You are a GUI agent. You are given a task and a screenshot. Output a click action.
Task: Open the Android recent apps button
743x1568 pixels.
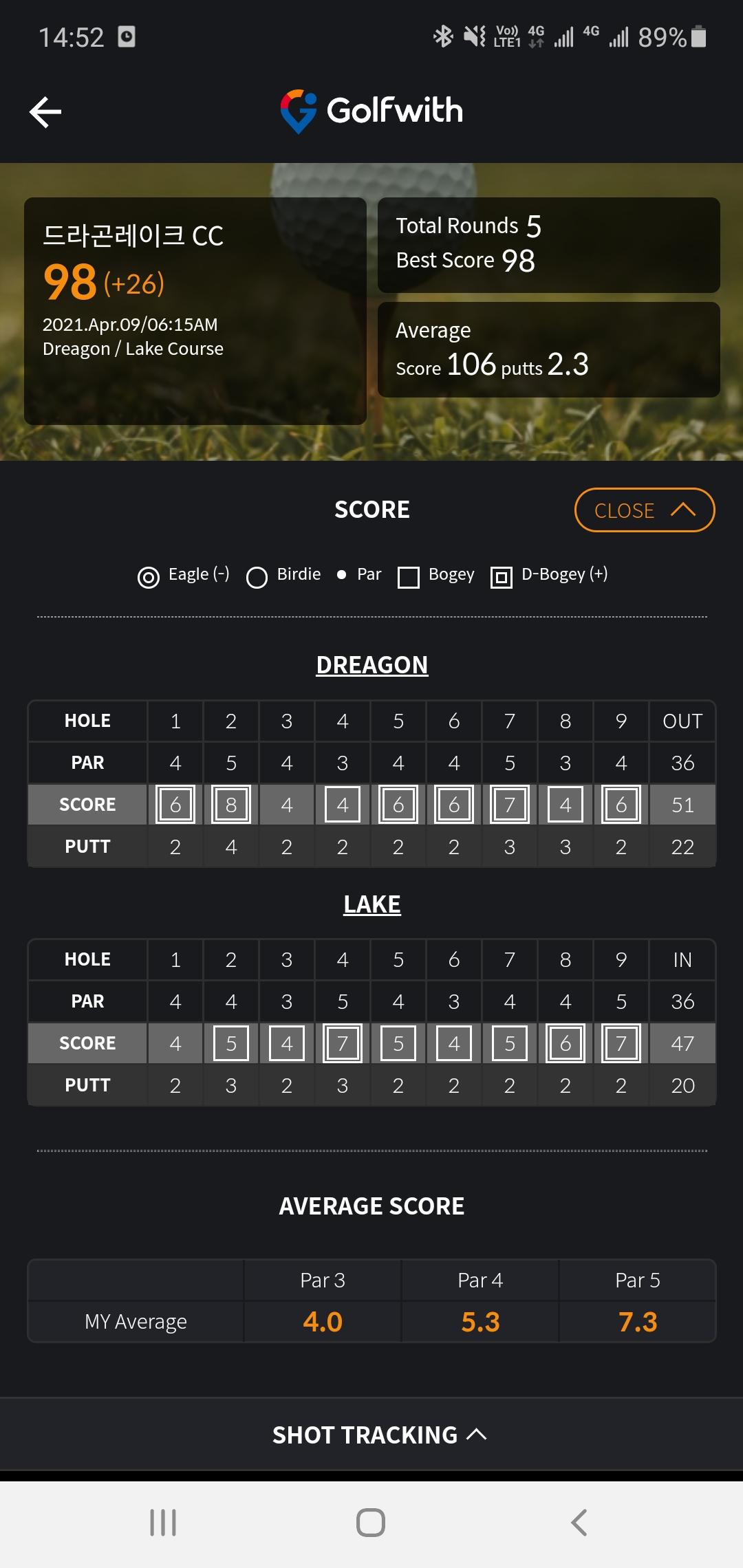[x=163, y=1523]
